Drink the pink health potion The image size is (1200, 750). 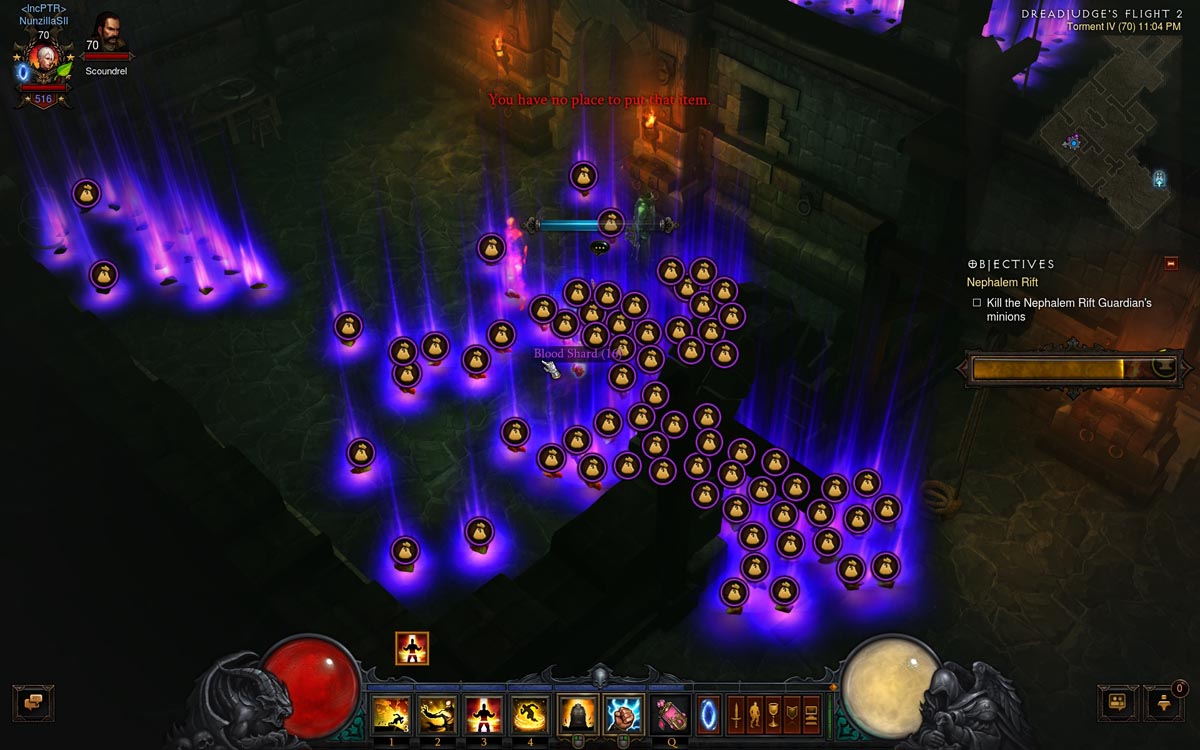coord(669,714)
